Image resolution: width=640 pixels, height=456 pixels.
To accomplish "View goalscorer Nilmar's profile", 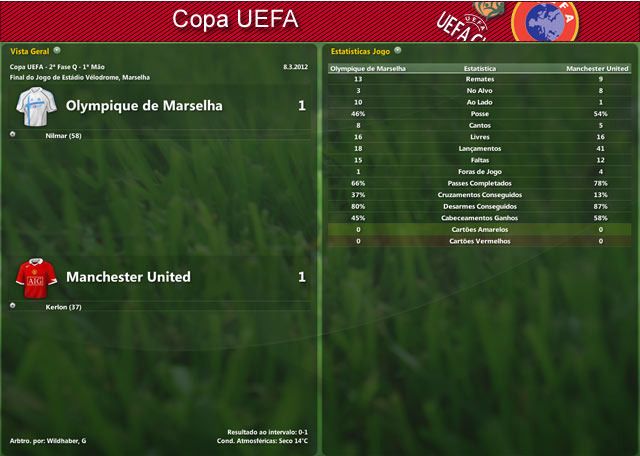I will pyautogui.click(x=63, y=135).
